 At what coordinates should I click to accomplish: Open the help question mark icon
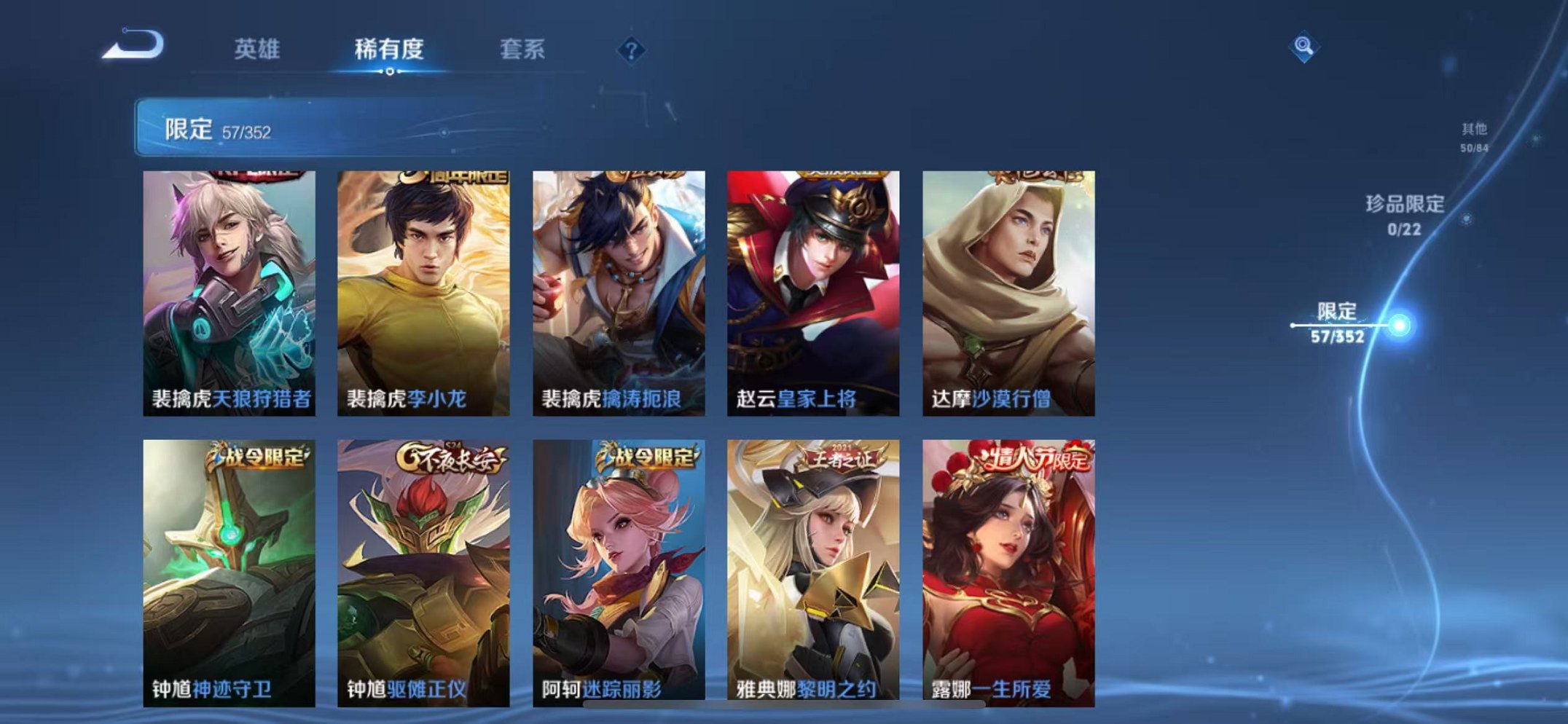pos(633,50)
